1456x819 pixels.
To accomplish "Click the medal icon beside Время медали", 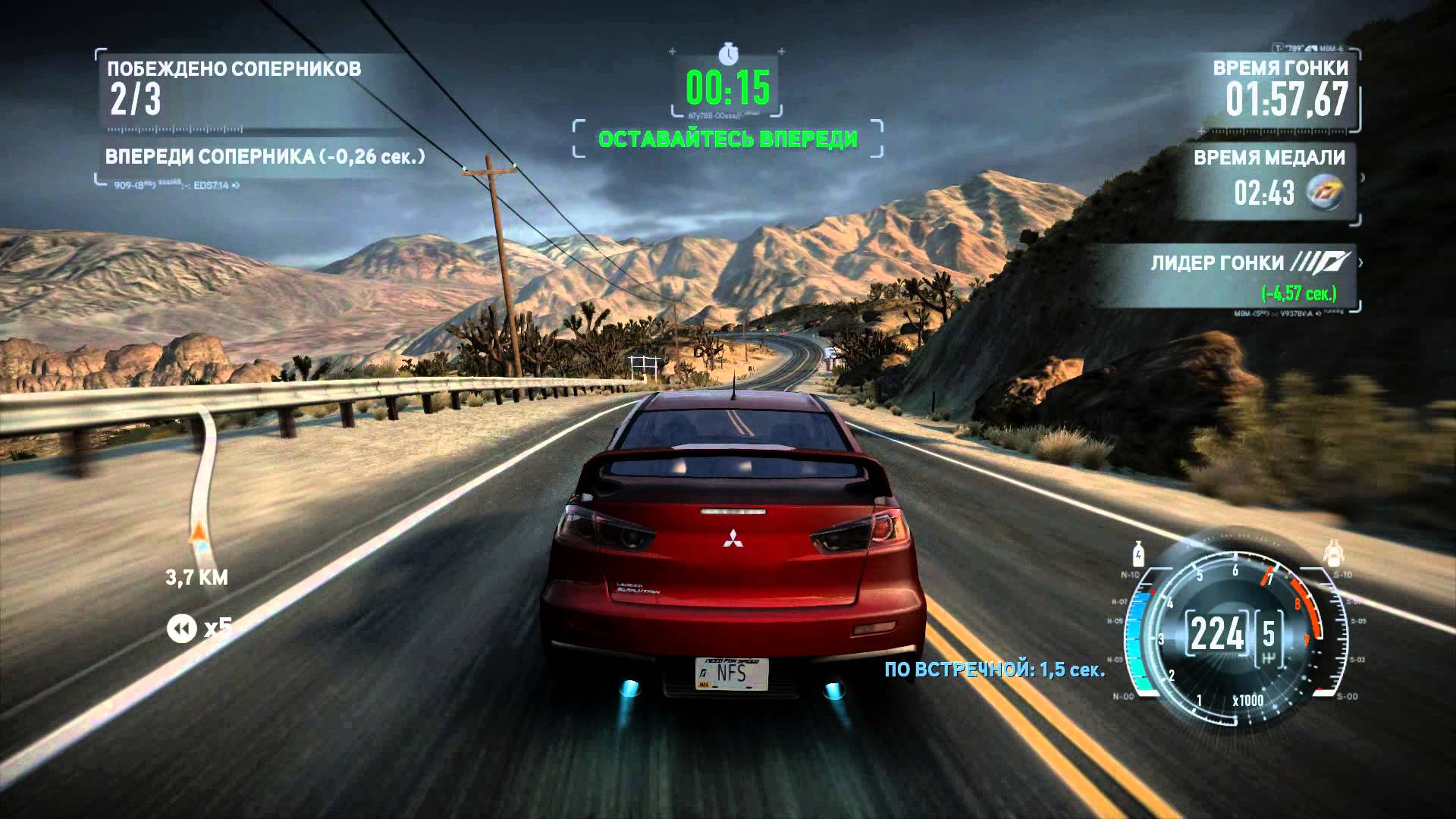I will coord(1324,193).
